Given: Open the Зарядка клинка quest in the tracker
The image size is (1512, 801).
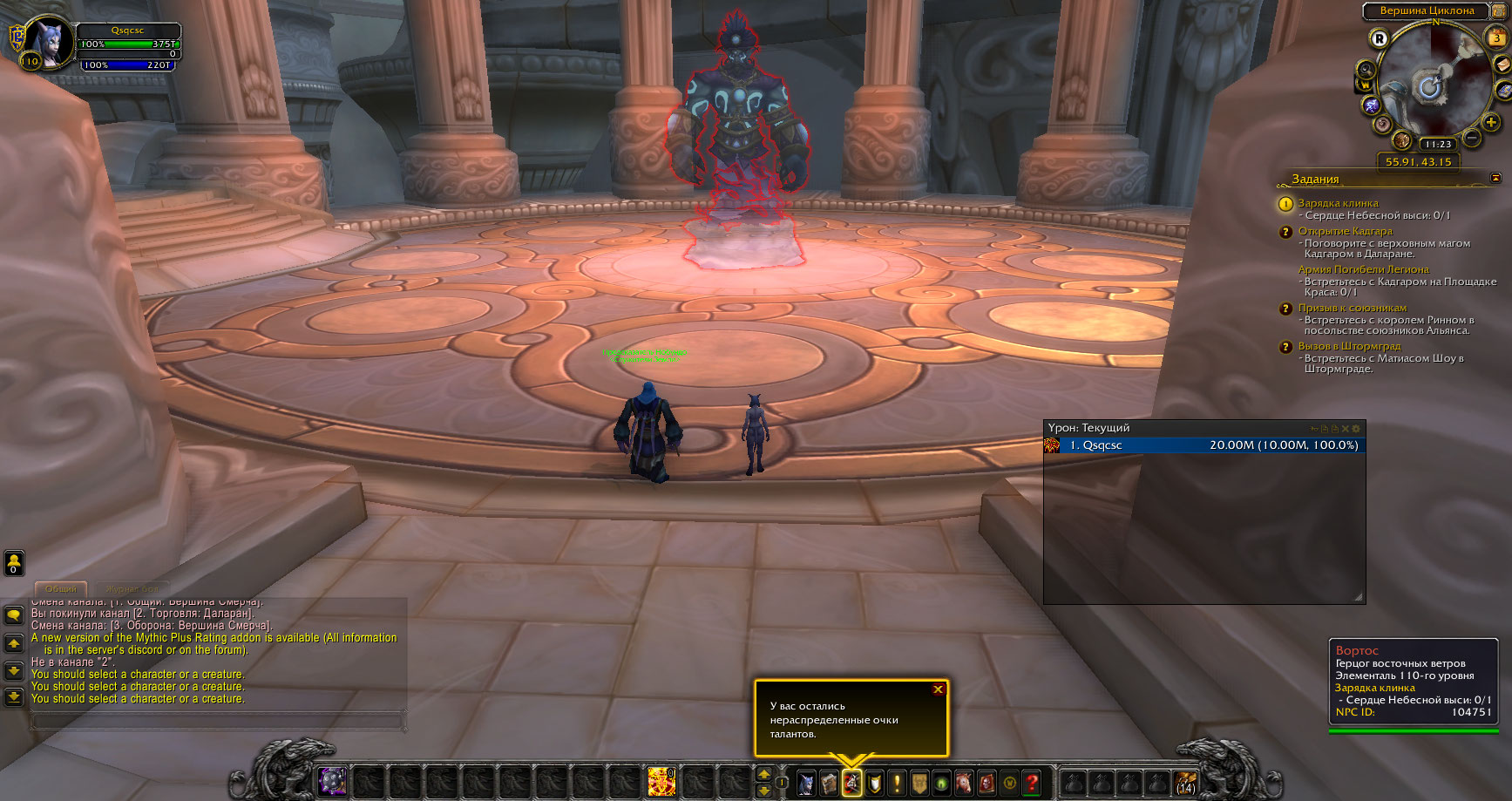Looking at the screenshot, I should pyautogui.click(x=1338, y=203).
